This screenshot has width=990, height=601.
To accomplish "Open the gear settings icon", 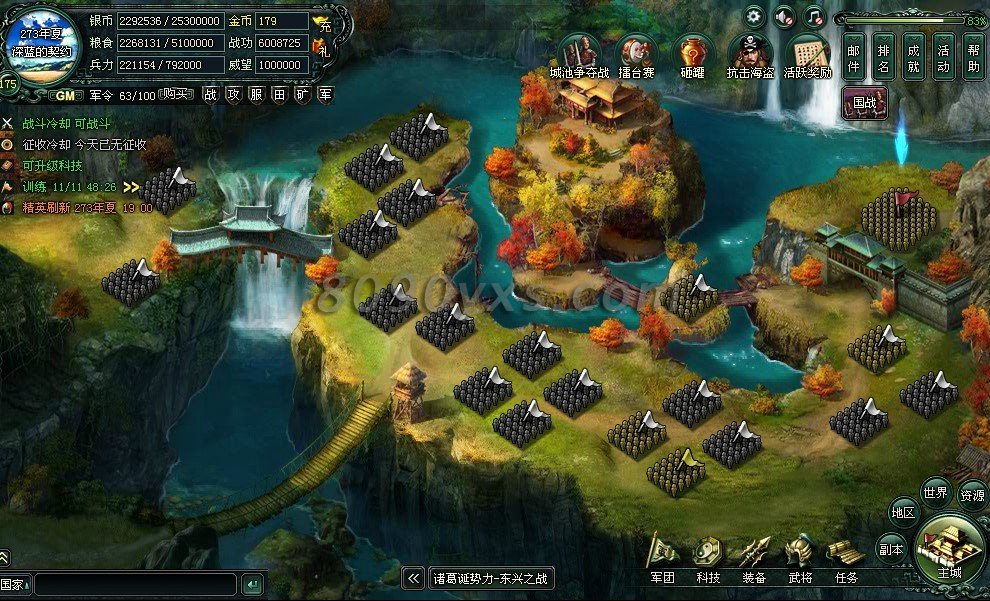I will click(x=753, y=17).
